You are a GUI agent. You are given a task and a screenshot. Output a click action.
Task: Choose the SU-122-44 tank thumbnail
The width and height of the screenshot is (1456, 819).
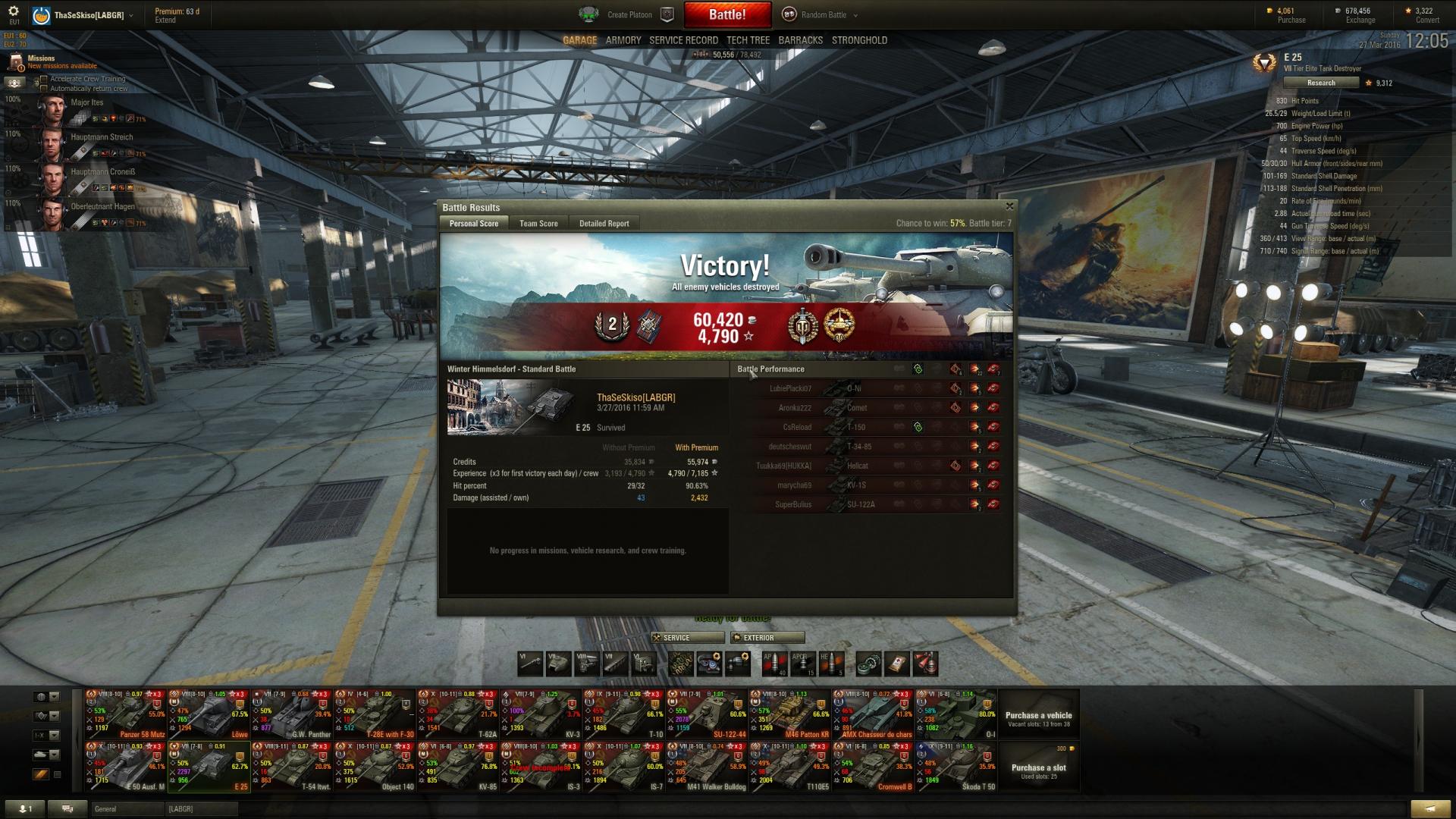(x=707, y=714)
